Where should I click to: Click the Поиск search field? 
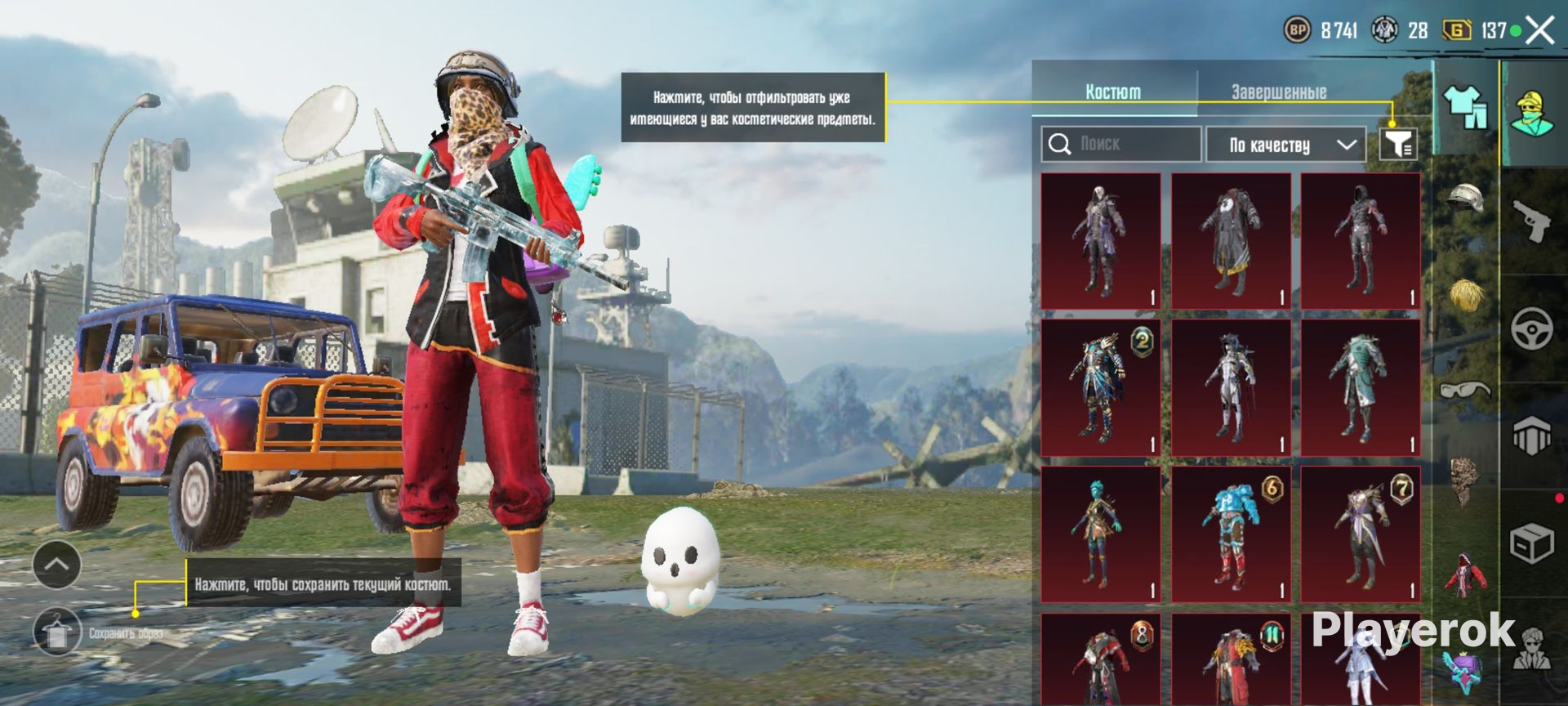1120,145
